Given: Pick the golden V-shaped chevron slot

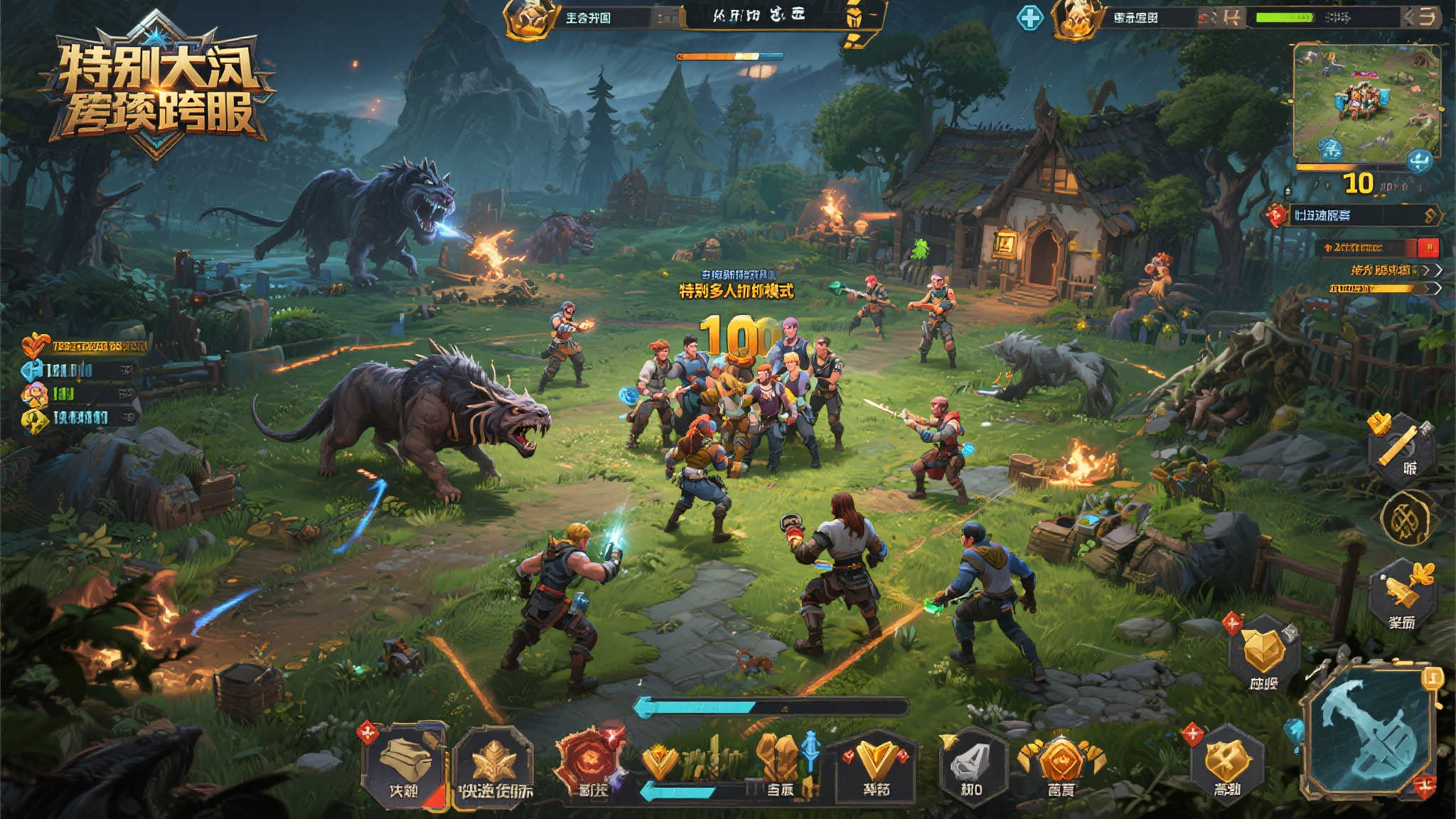Looking at the screenshot, I should pos(876,765).
